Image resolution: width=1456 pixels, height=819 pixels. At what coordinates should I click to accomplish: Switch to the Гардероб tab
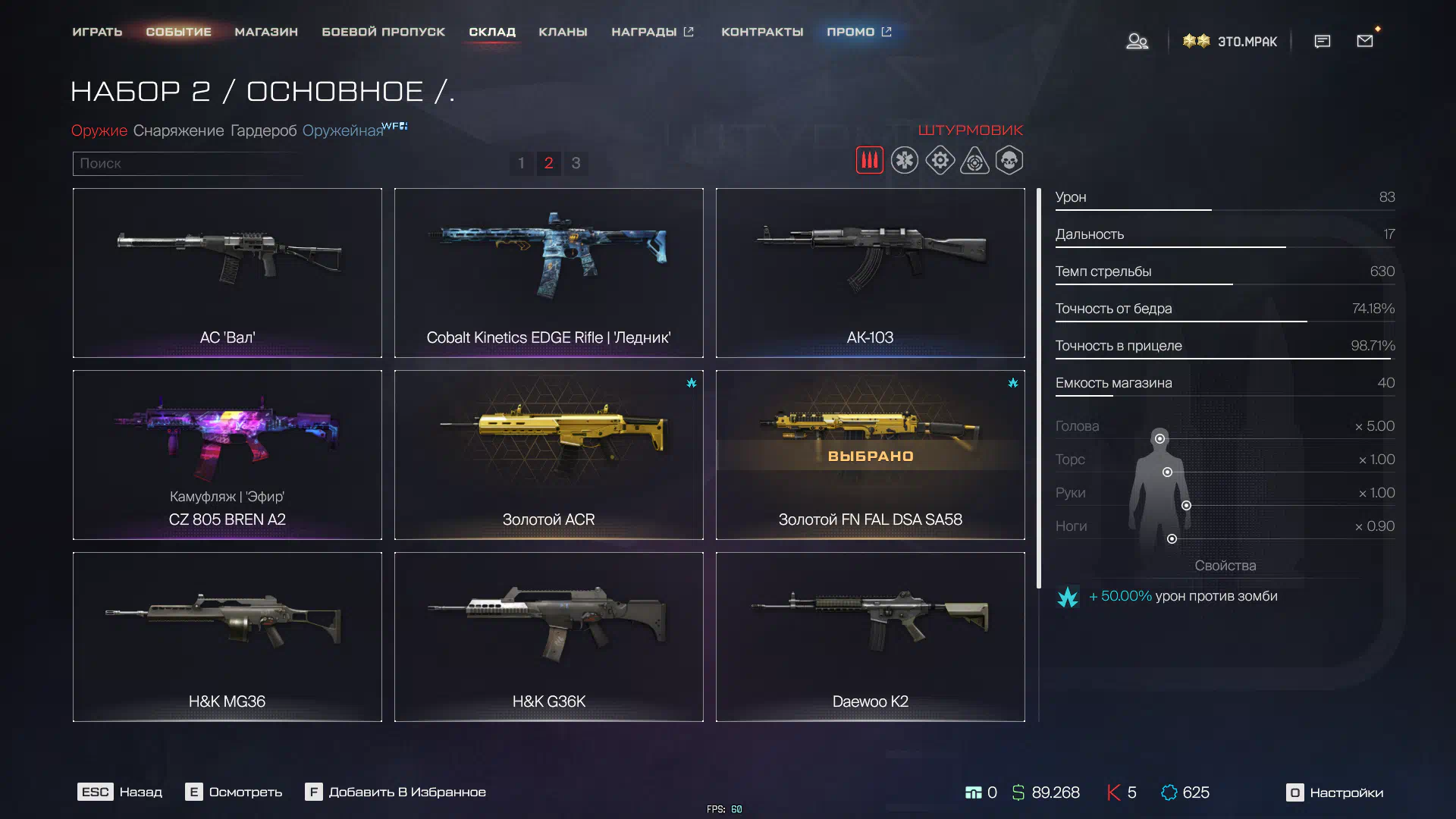coord(263,130)
